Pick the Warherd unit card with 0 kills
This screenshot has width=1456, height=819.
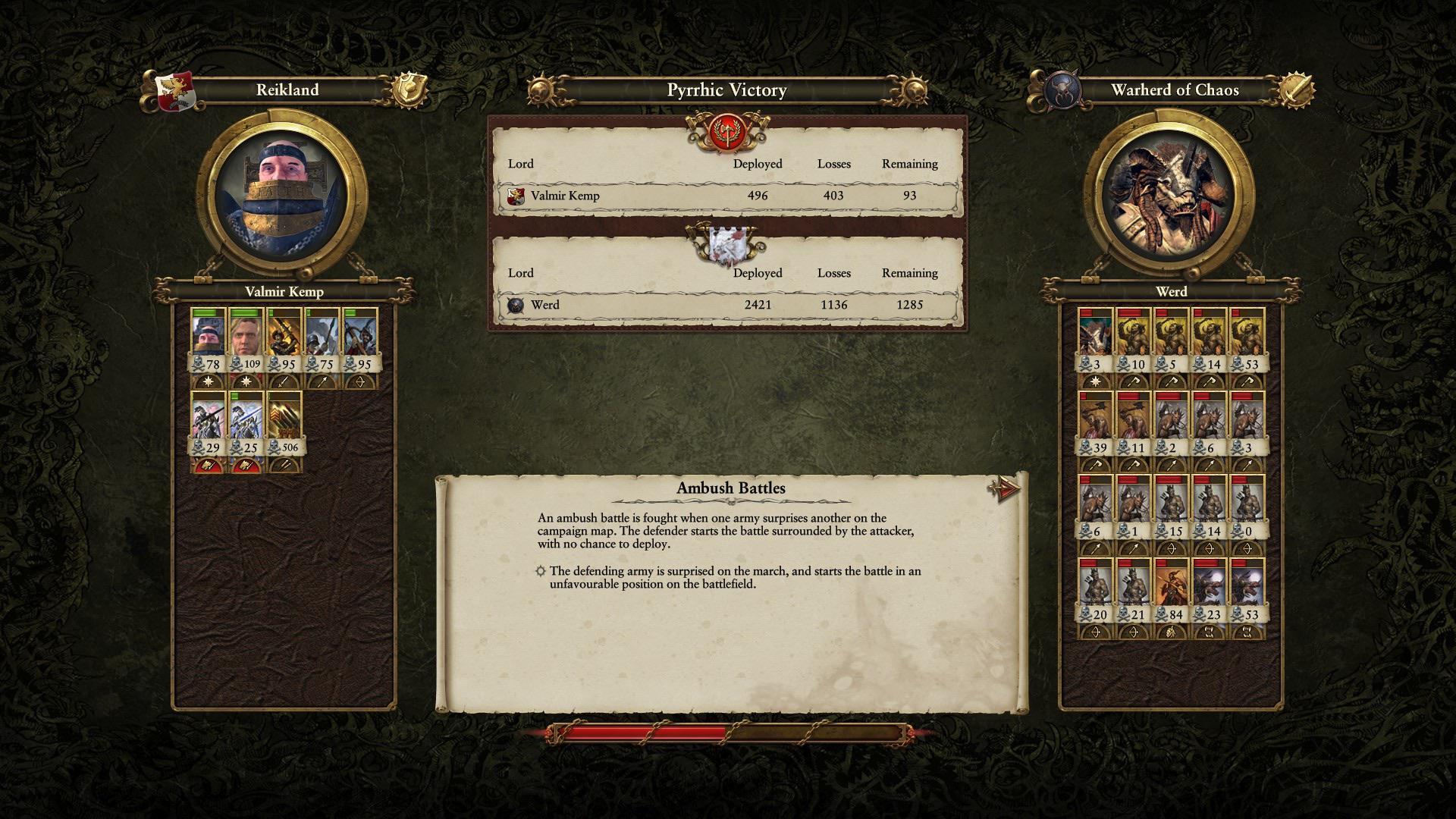tap(1247, 508)
